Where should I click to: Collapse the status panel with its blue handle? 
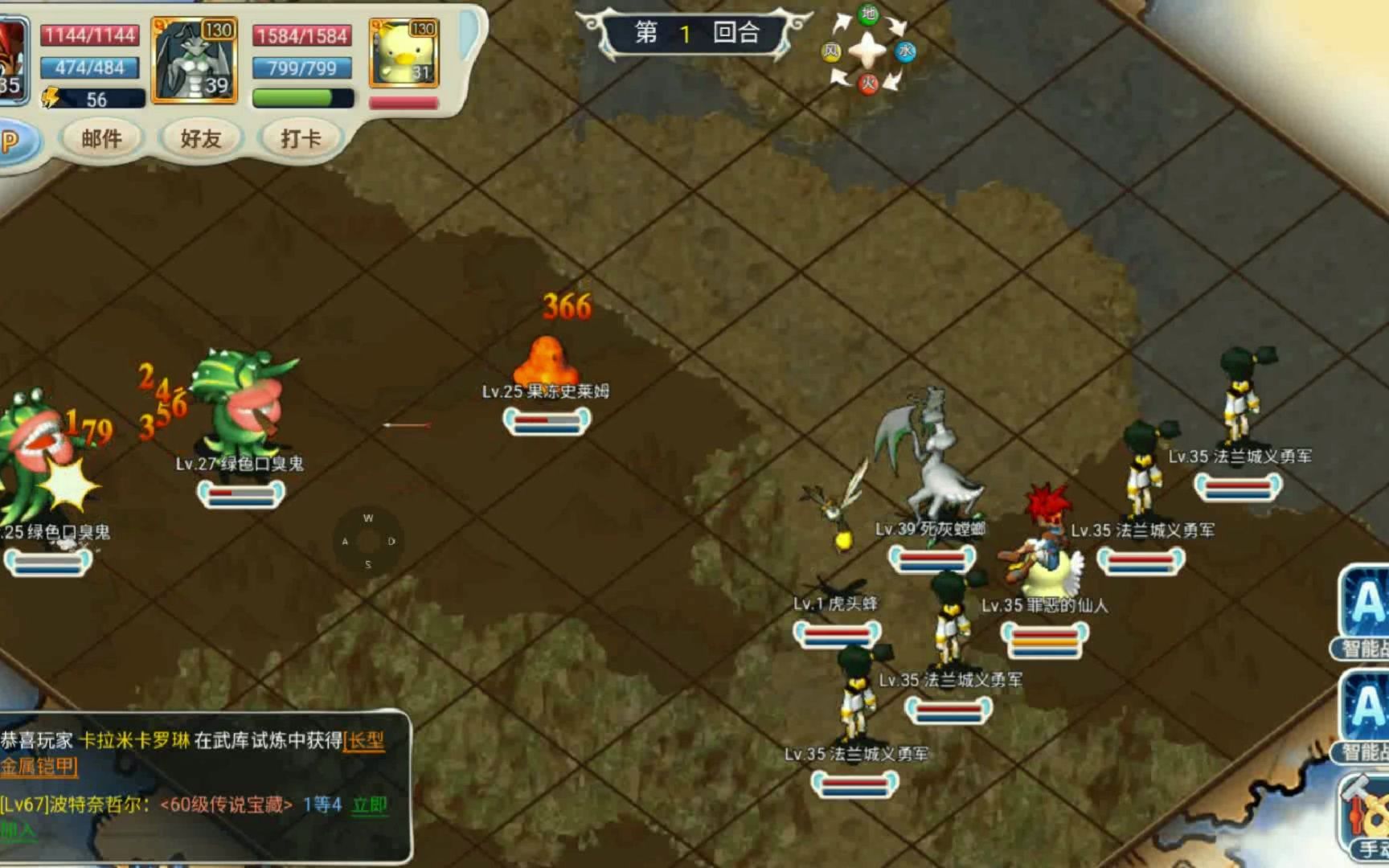469,35
